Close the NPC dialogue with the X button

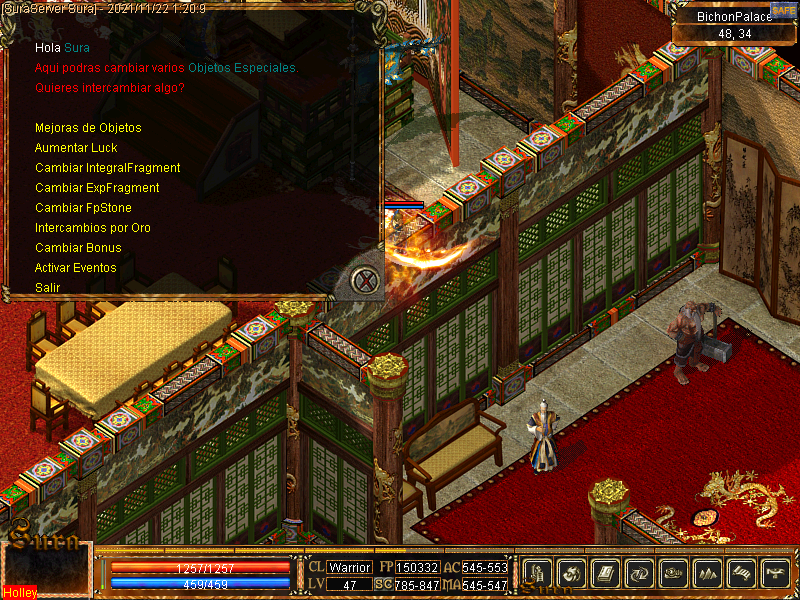pyautogui.click(x=367, y=281)
